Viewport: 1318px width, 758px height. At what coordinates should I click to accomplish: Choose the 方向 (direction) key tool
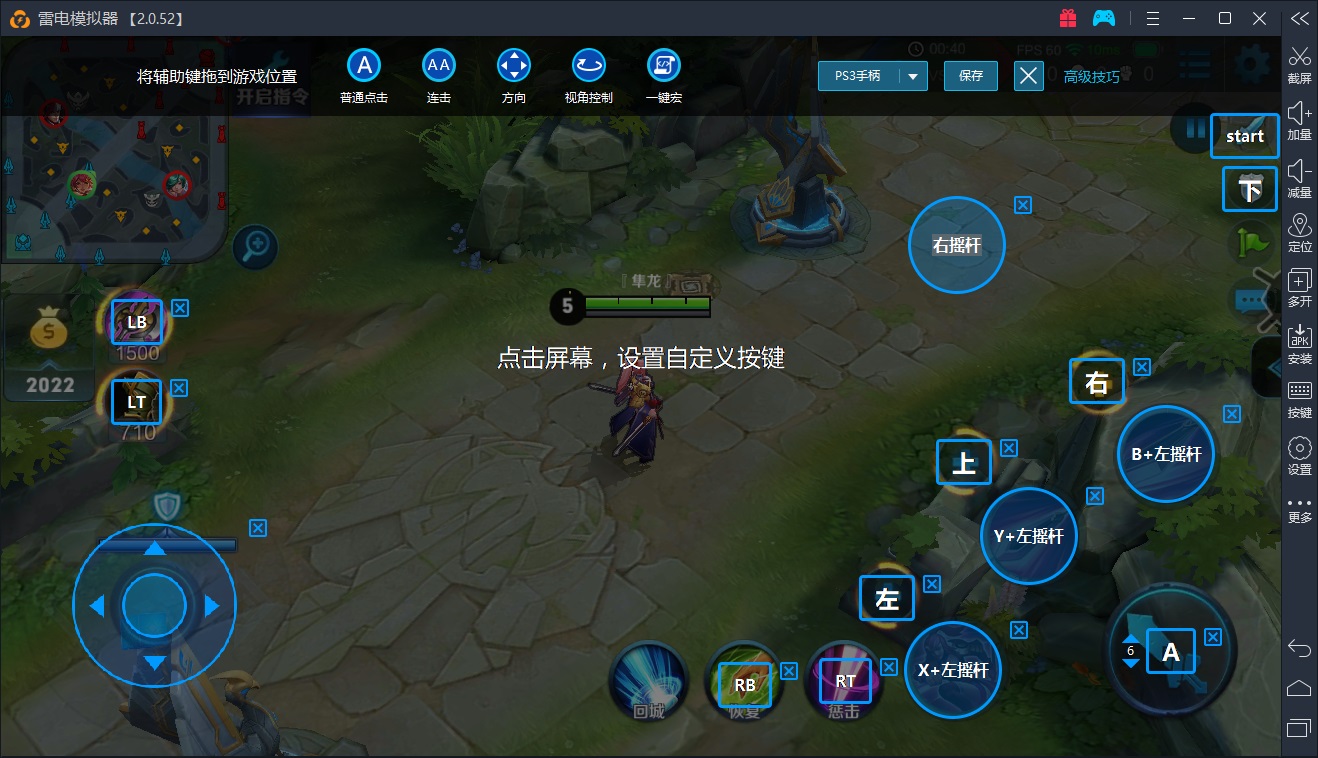tap(513, 63)
